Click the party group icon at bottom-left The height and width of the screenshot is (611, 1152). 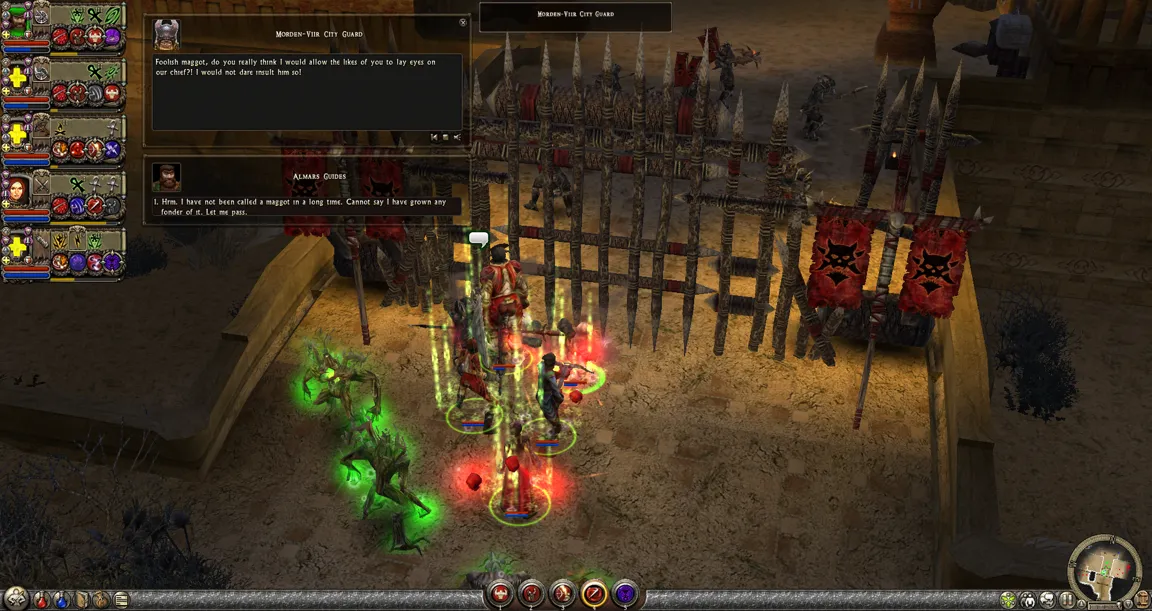point(15,600)
